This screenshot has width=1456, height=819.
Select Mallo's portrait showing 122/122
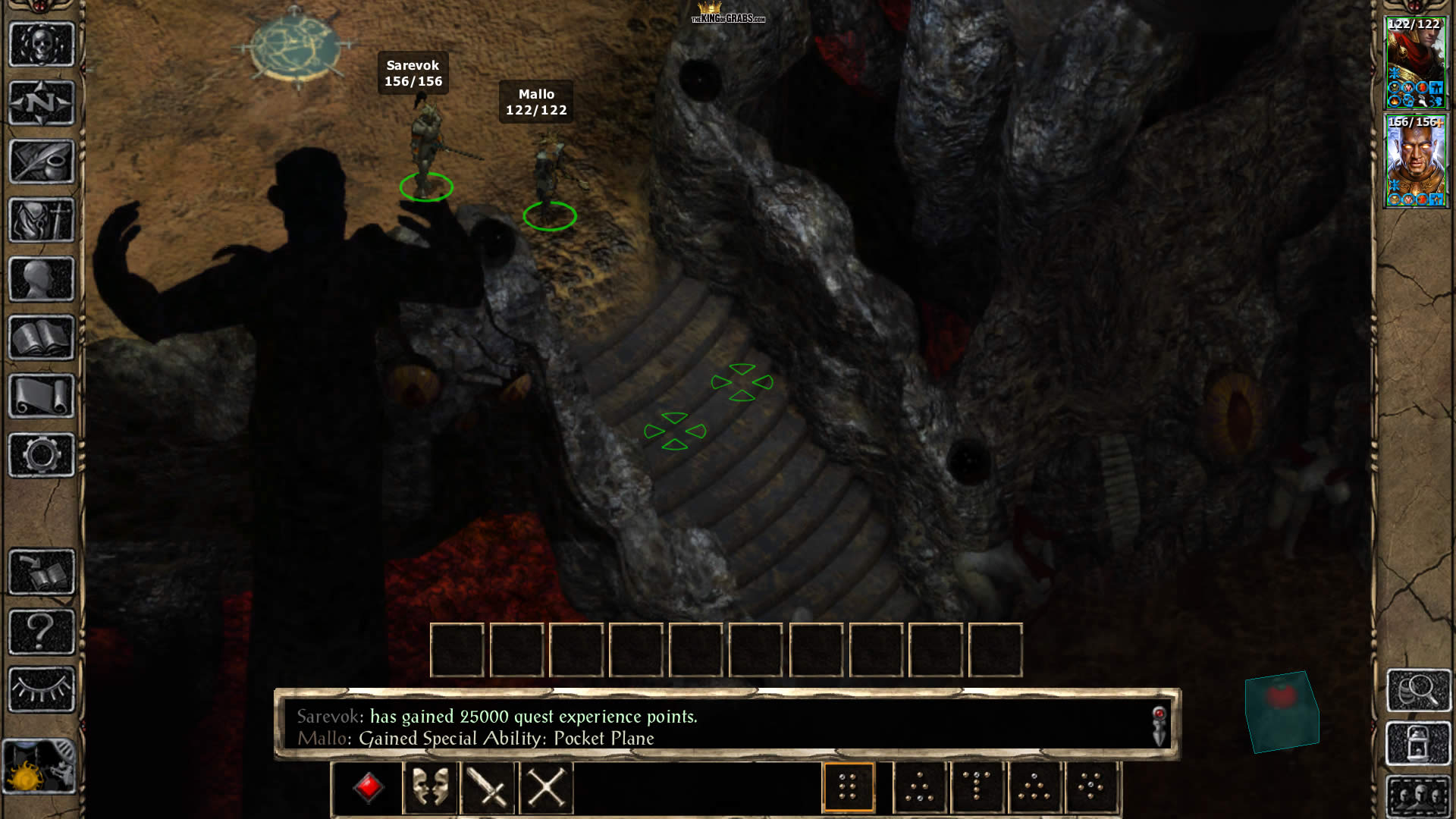pos(1416,64)
